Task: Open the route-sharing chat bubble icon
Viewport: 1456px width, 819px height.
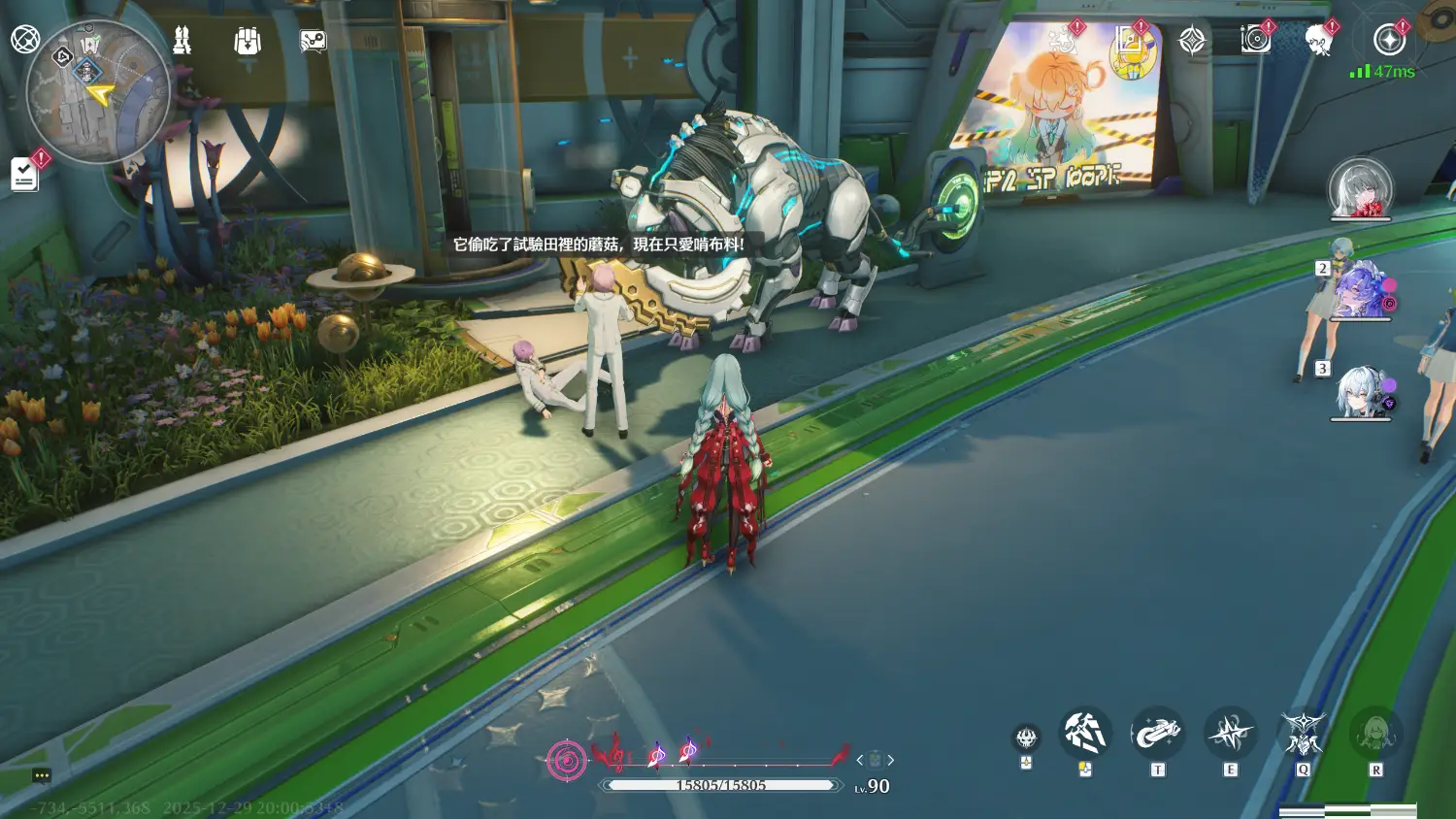Action: coord(313,41)
